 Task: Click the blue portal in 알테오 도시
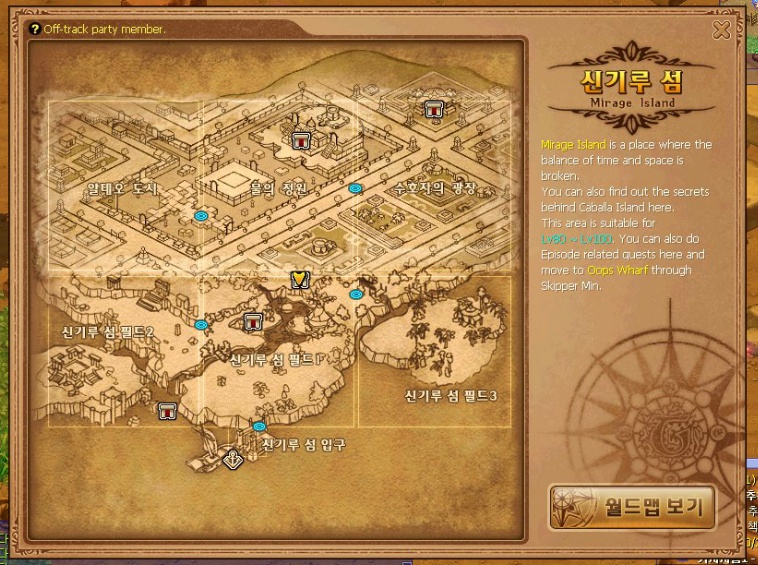201,215
